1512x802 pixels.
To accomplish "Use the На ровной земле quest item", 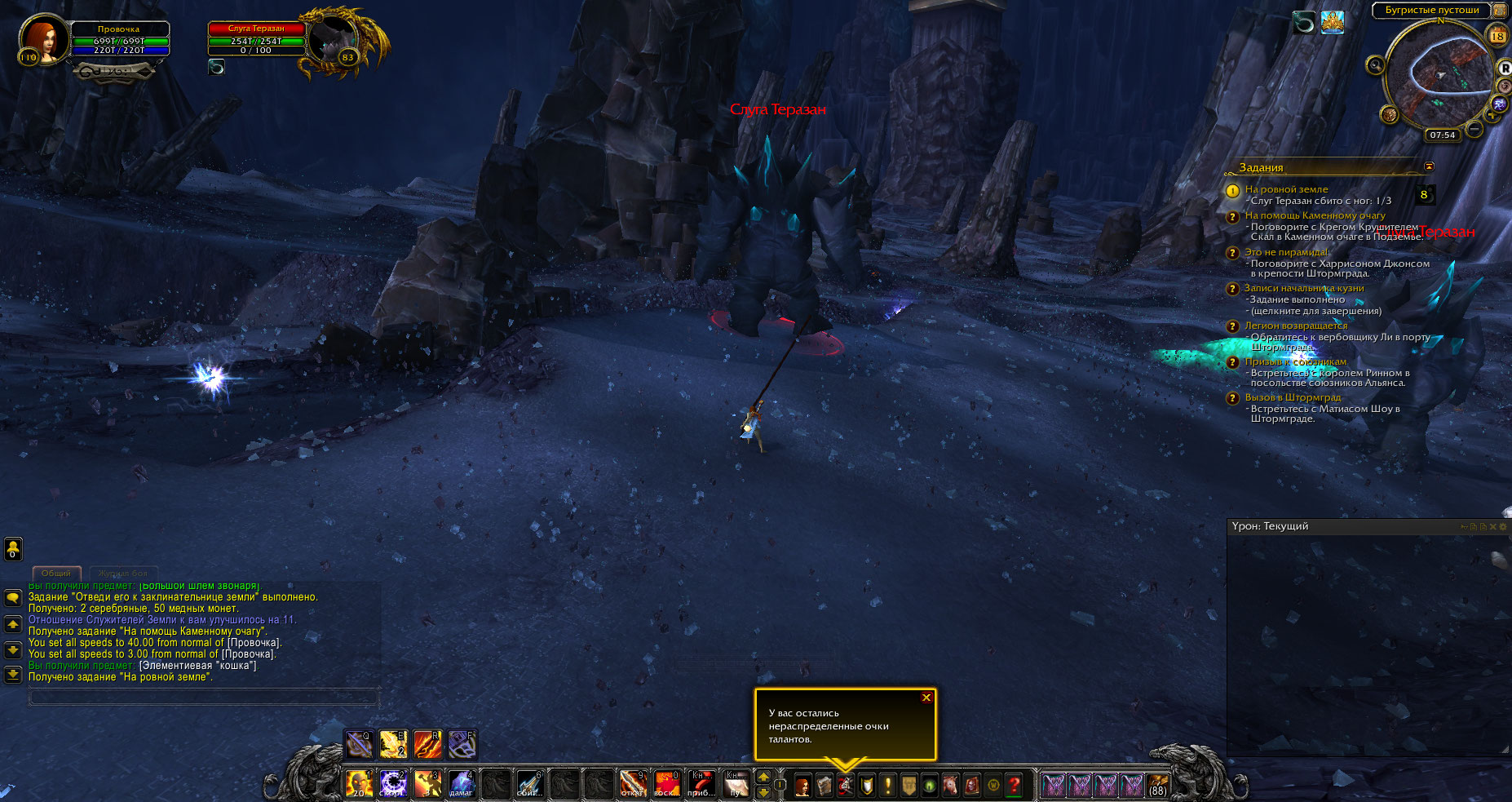I will [x=1425, y=195].
